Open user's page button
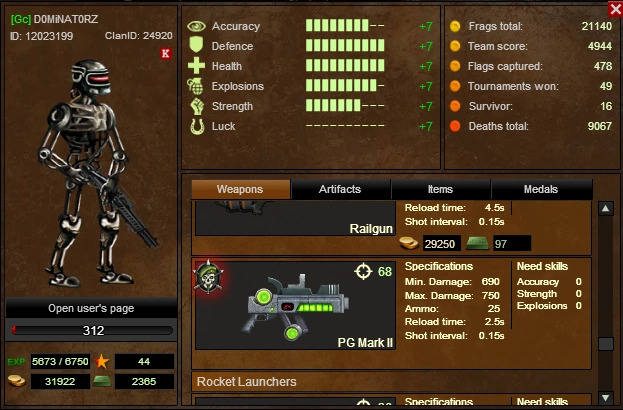623x410 pixels. (x=91, y=308)
